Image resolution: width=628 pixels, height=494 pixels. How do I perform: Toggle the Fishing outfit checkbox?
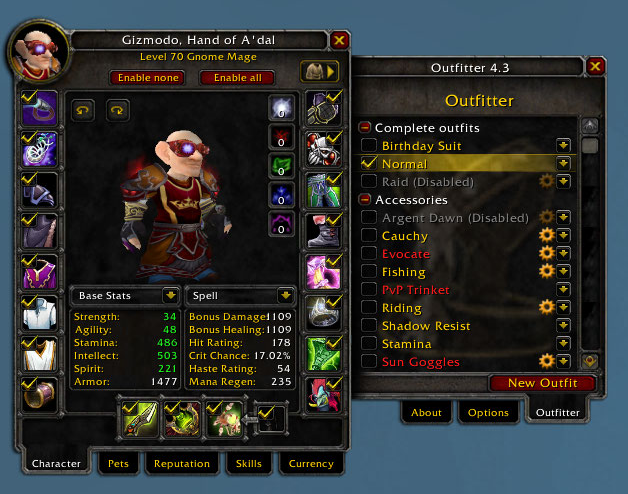pos(369,272)
